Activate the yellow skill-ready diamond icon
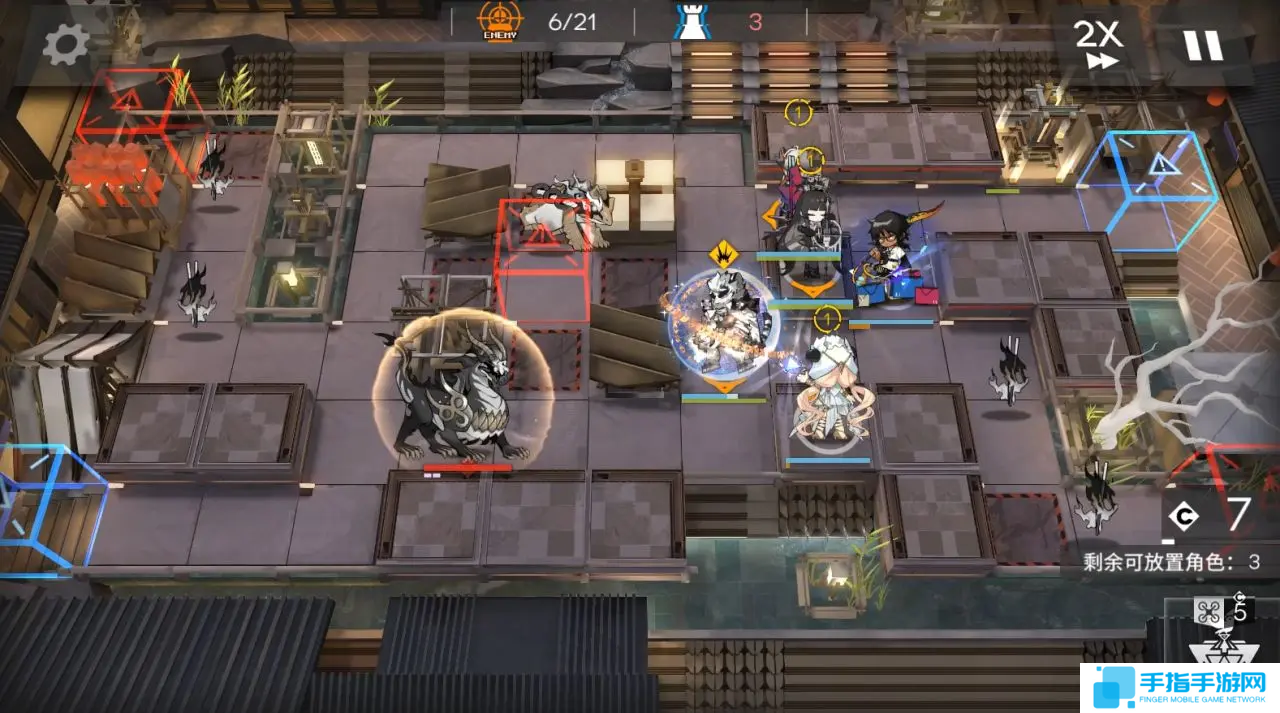Image resolution: width=1280 pixels, height=713 pixels. point(723,254)
